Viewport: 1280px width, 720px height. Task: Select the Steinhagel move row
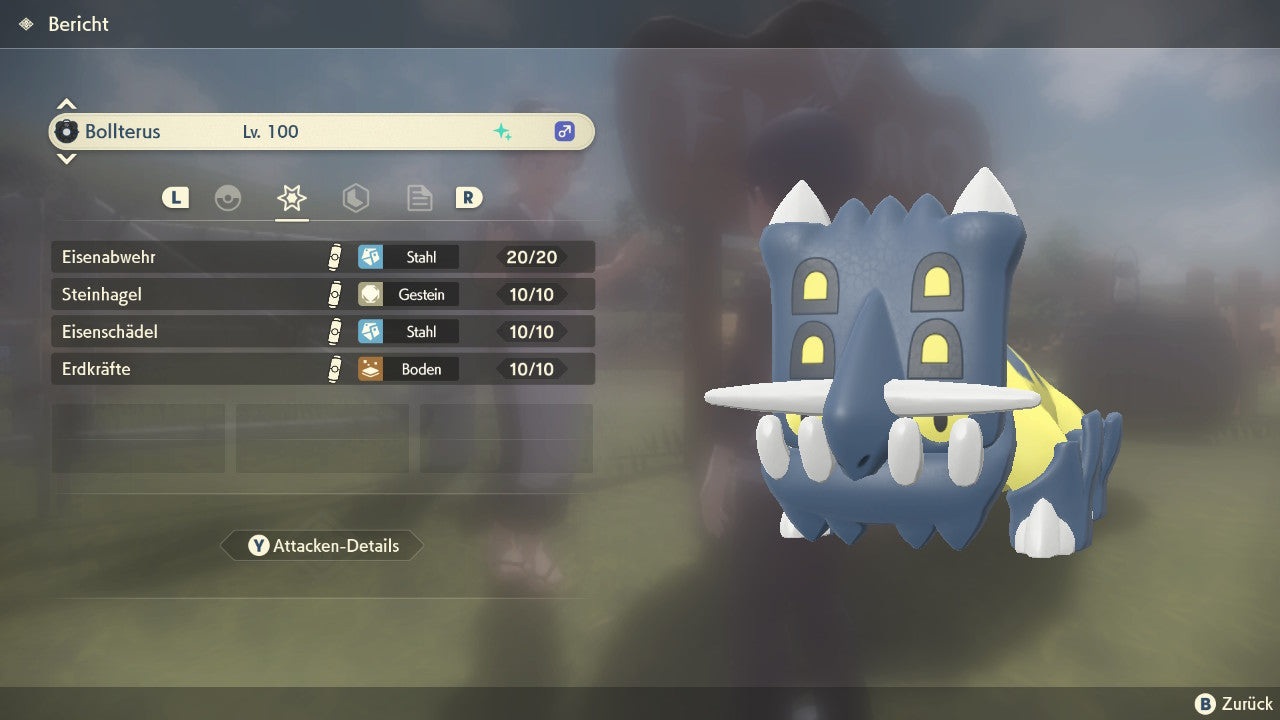click(322, 295)
